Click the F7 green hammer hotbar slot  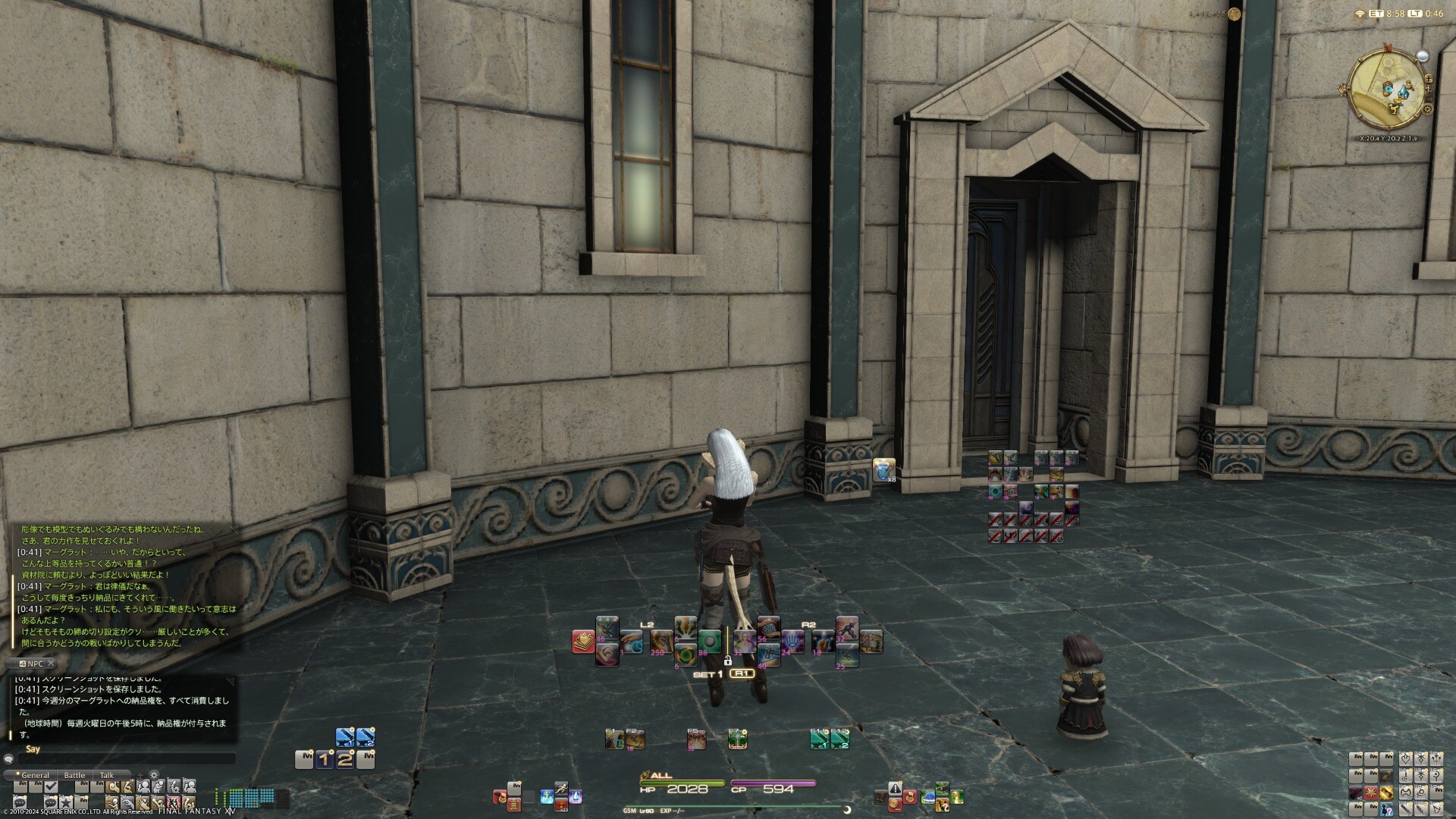(738, 739)
